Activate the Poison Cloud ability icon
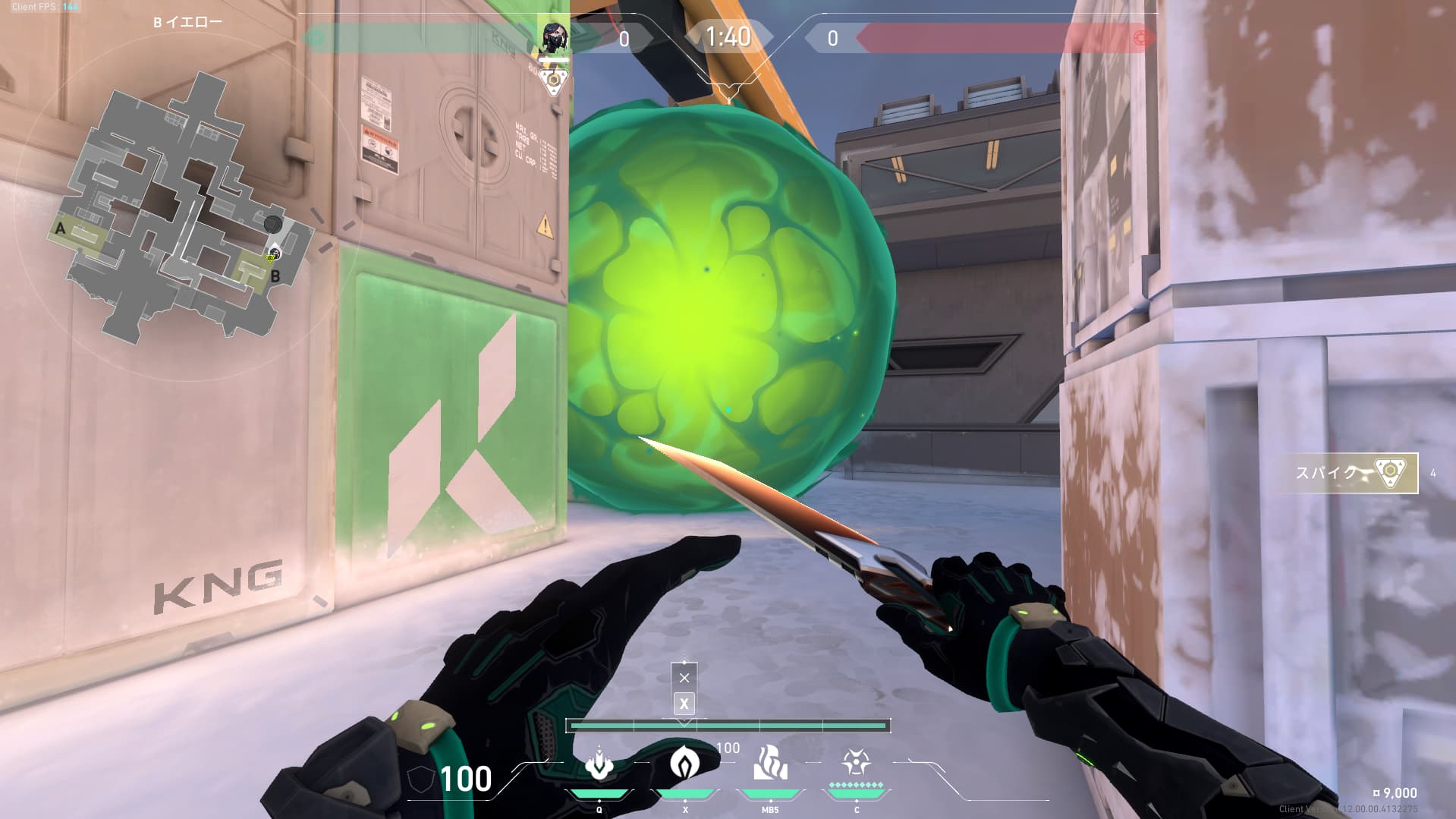This screenshot has height=819, width=1456. coord(599,765)
